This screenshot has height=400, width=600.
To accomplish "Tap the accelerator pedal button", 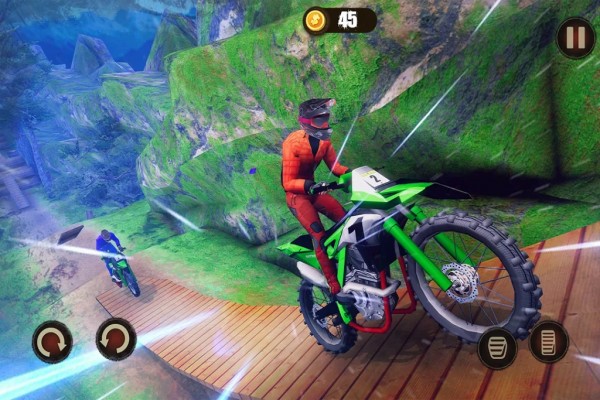I will click(548, 342).
